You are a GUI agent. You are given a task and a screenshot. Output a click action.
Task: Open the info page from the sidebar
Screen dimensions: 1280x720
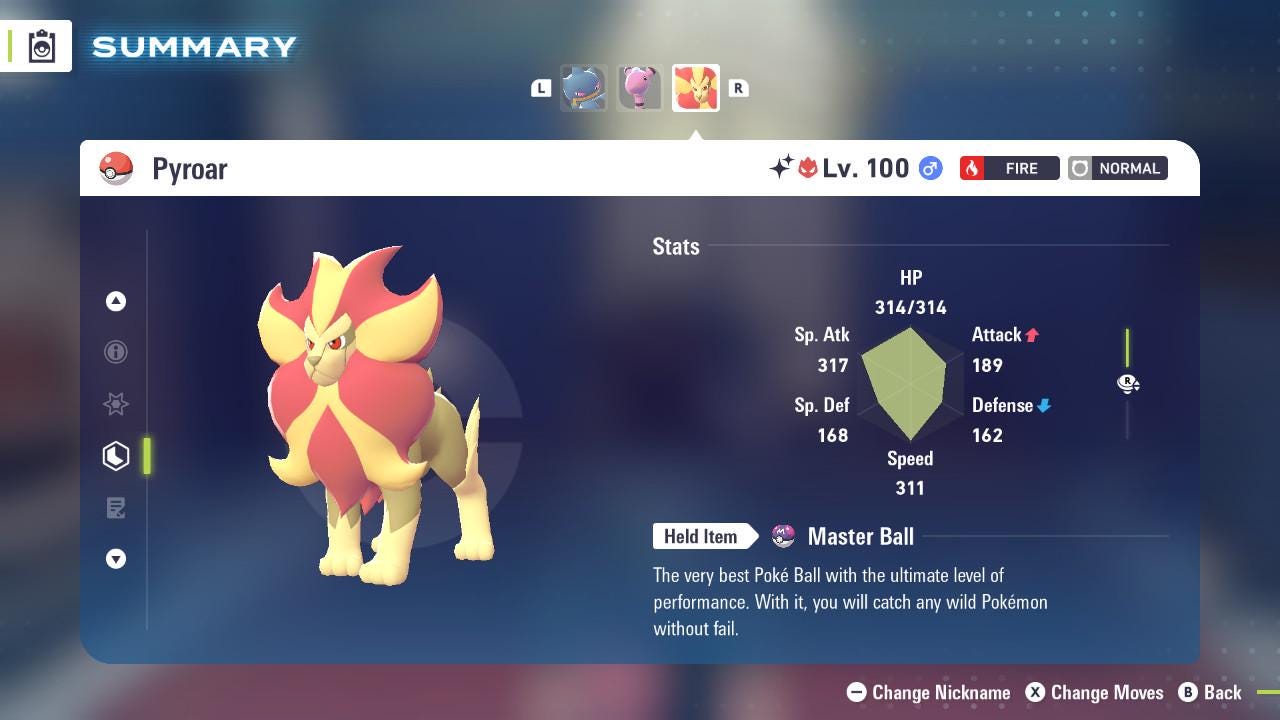(x=116, y=352)
